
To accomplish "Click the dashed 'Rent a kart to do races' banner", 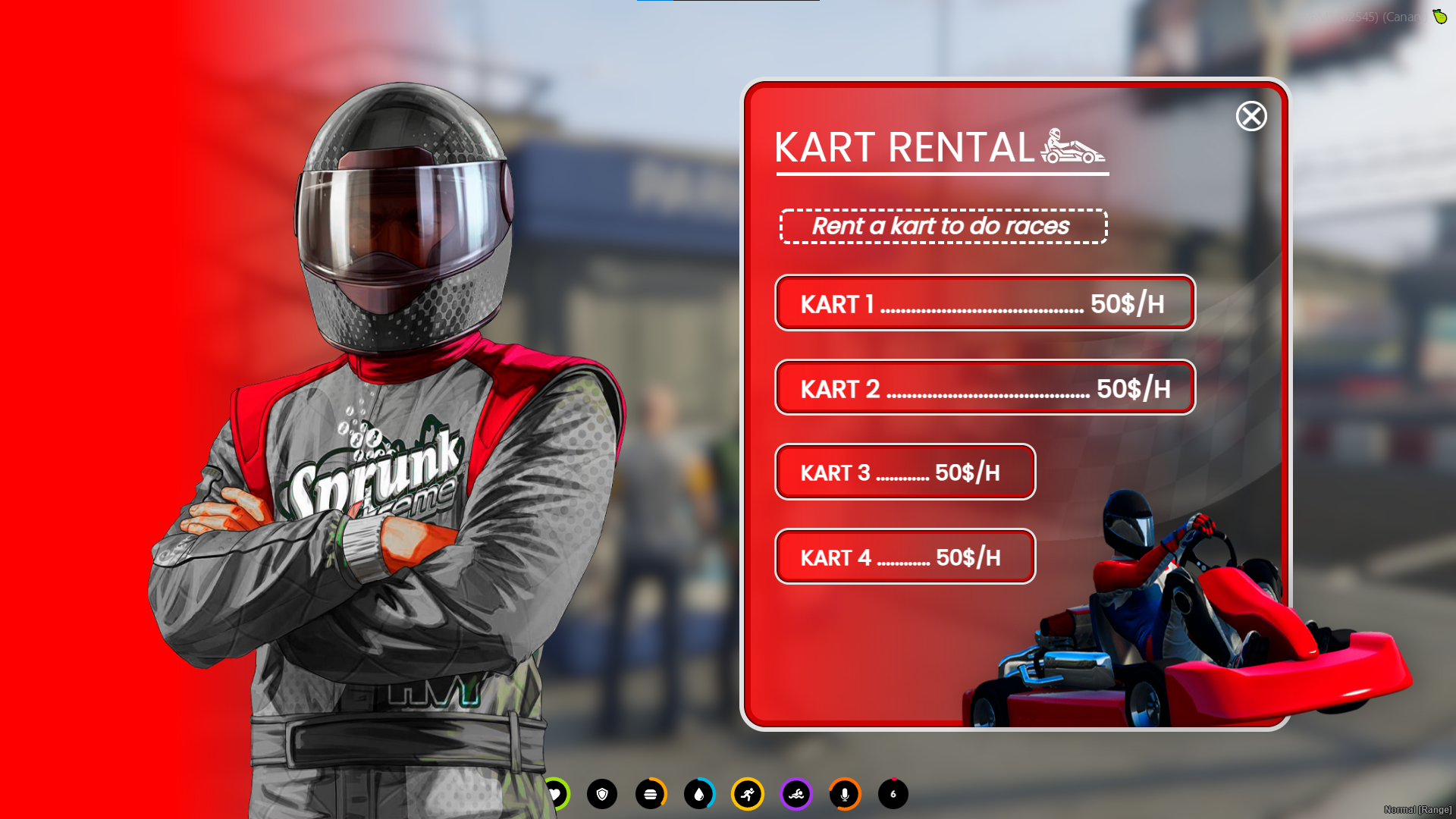I will pyautogui.click(x=941, y=226).
